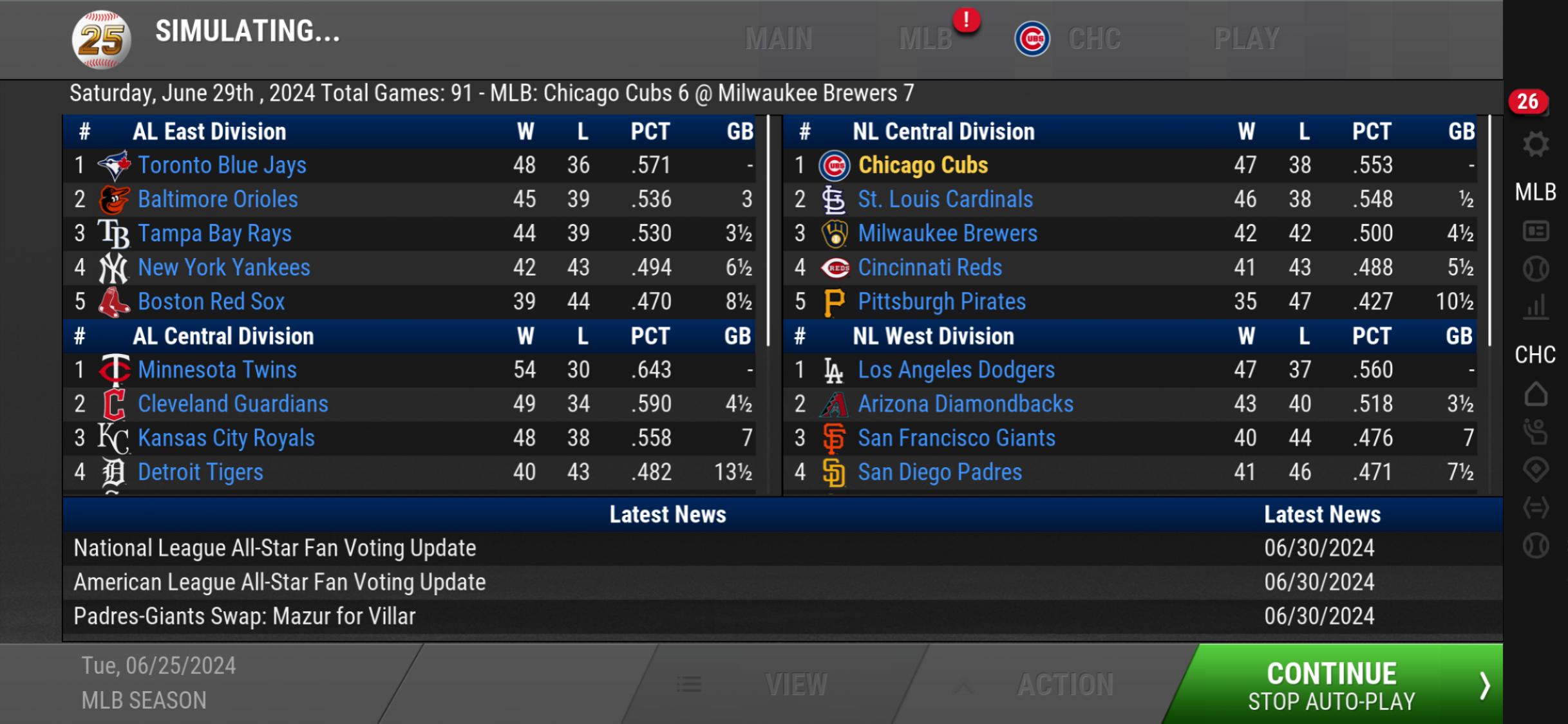The width and height of the screenshot is (1568, 724).
Task: Open the MLB menu in top bar
Action: coord(925,39)
